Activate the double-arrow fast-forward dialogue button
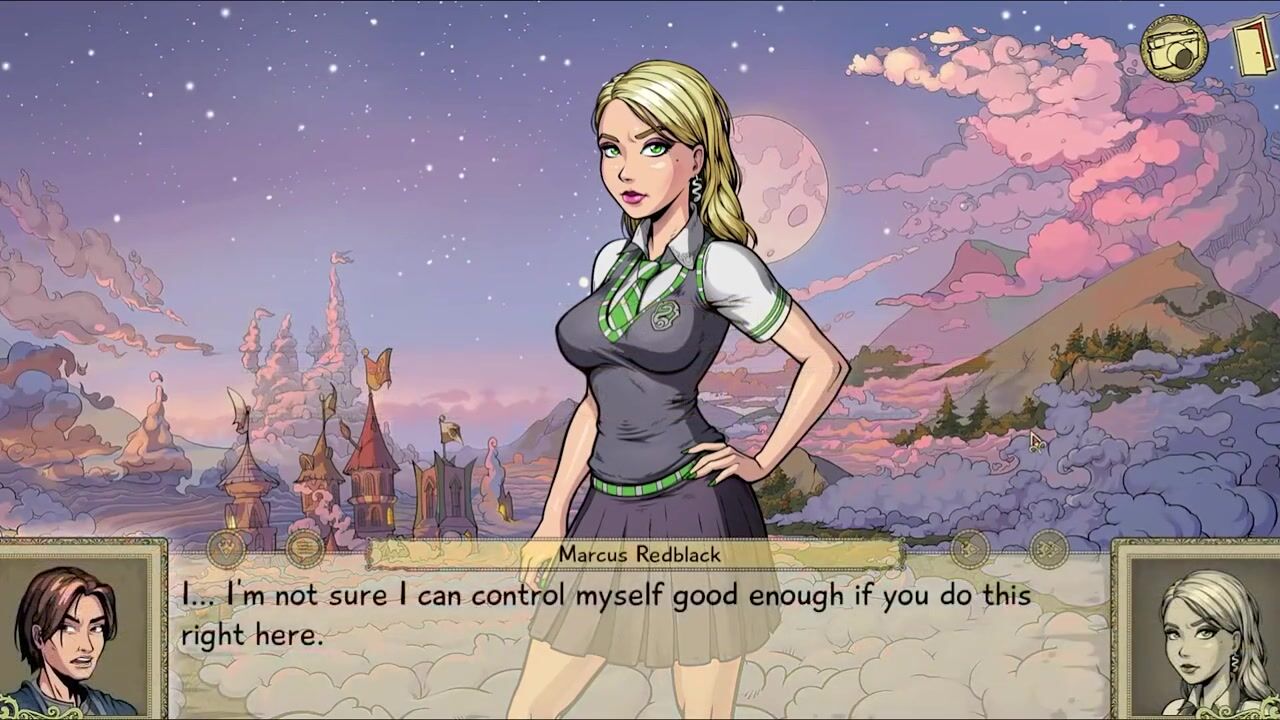 [1048, 548]
